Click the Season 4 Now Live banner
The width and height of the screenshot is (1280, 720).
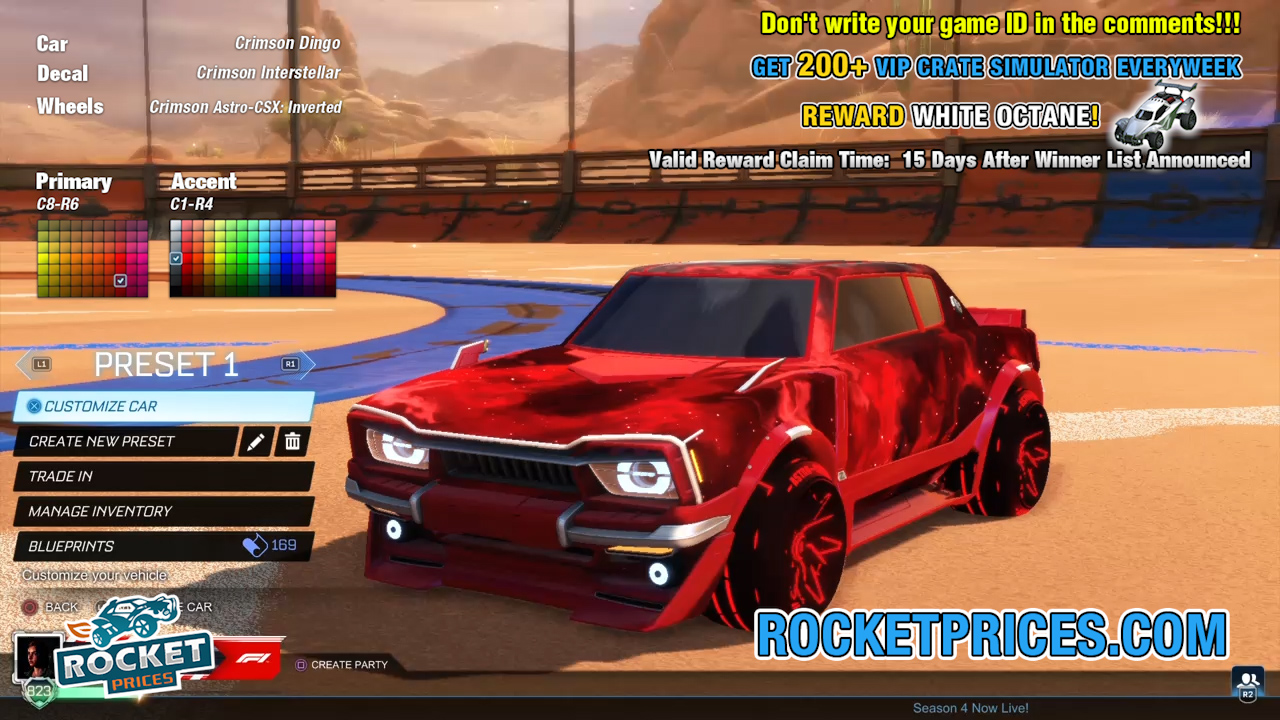970,707
